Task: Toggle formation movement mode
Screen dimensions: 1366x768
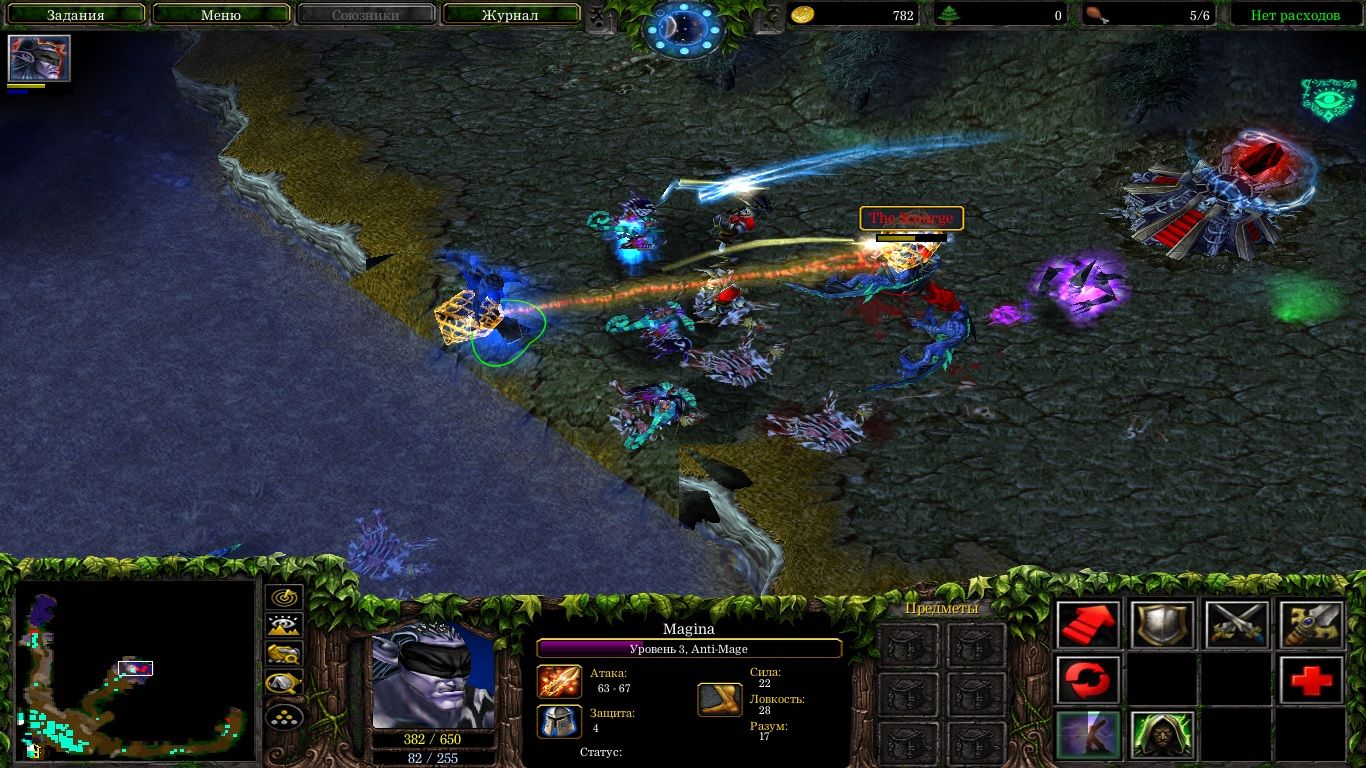Action: click(x=287, y=715)
